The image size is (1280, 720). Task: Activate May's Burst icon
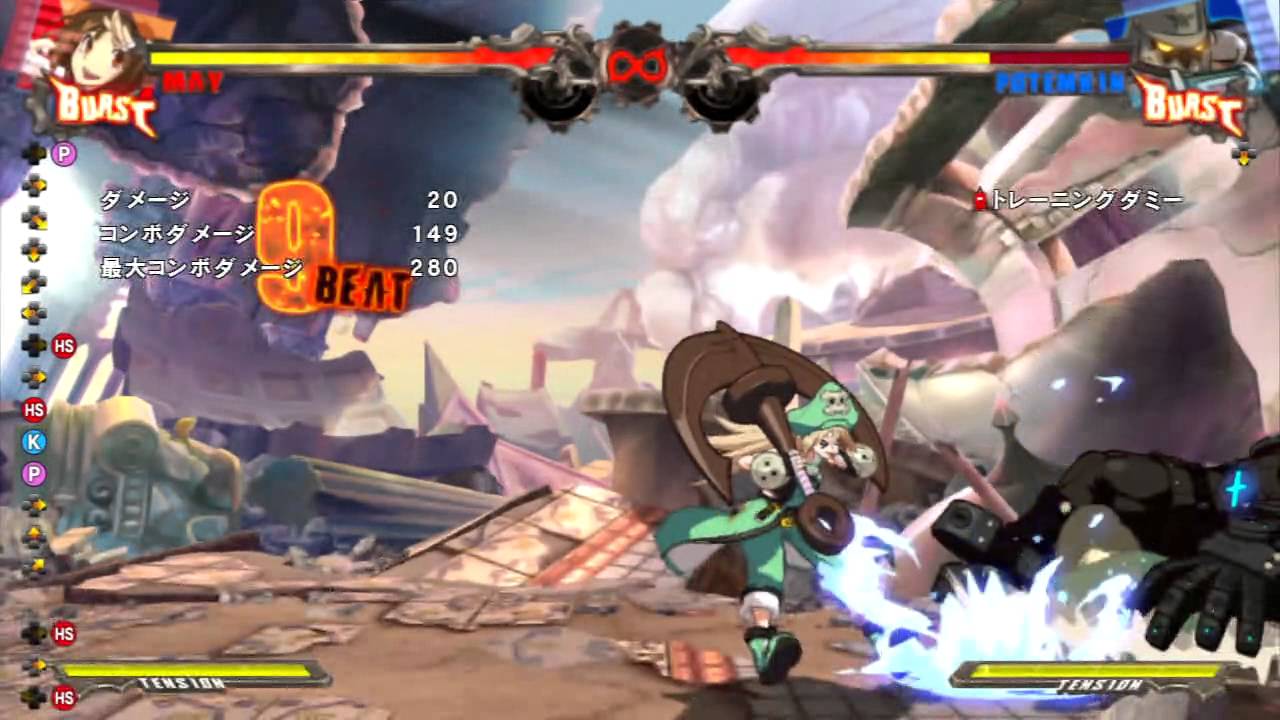(x=104, y=106)
